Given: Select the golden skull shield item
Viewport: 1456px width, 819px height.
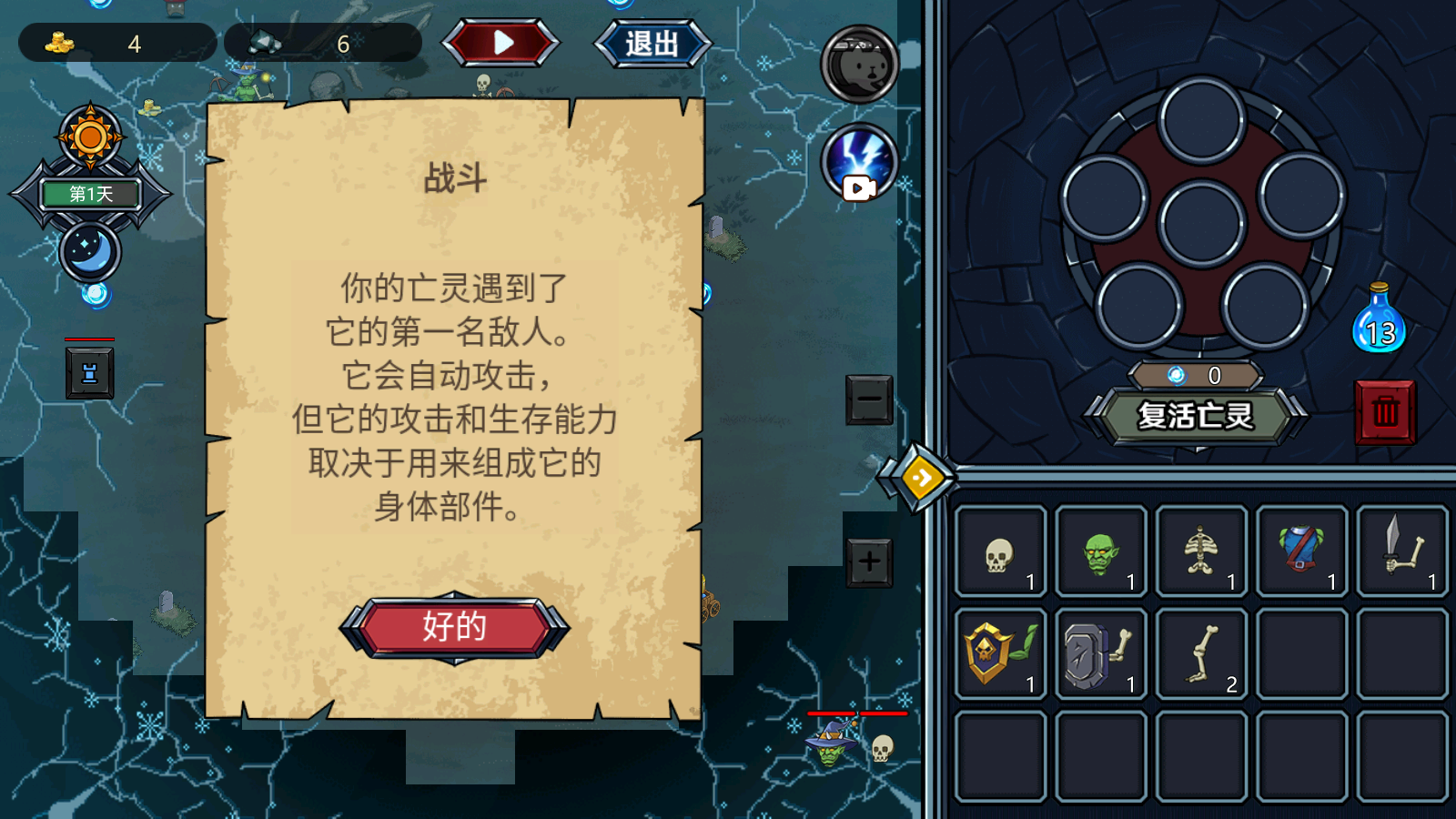Looking at the screenshot, I should [x=999, y=652].
